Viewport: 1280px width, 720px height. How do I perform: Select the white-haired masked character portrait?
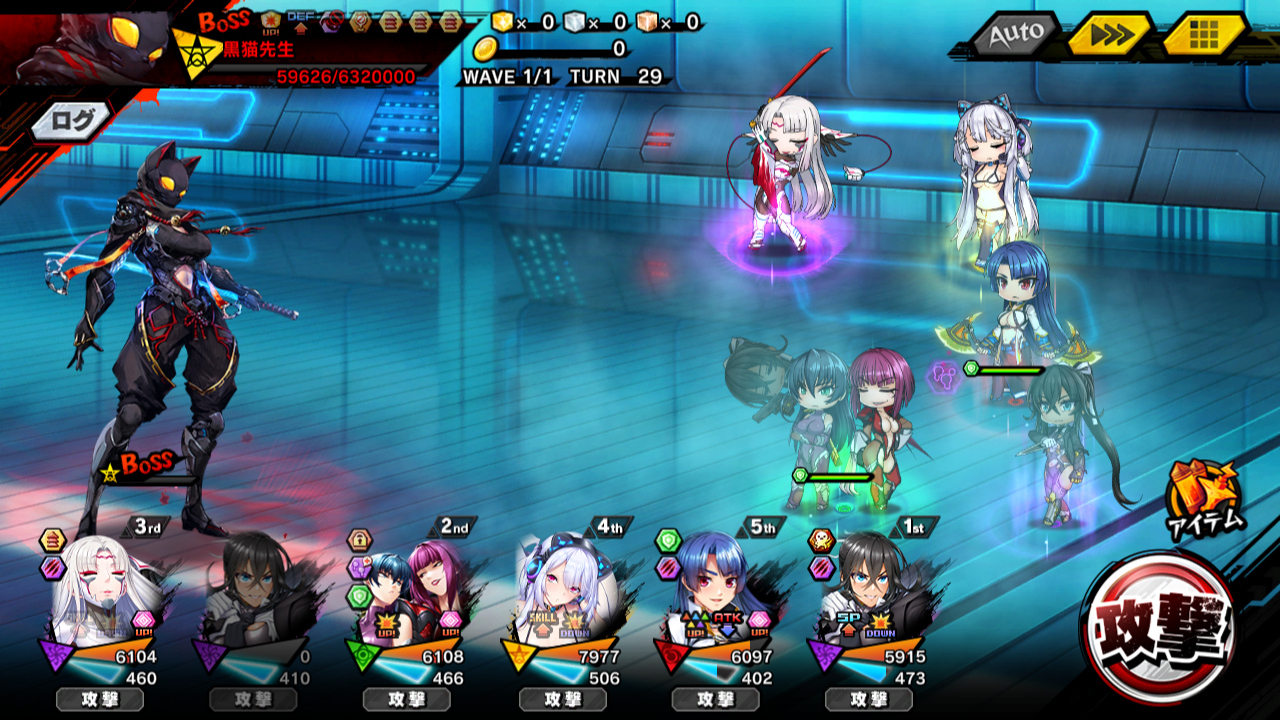(100, 588)
